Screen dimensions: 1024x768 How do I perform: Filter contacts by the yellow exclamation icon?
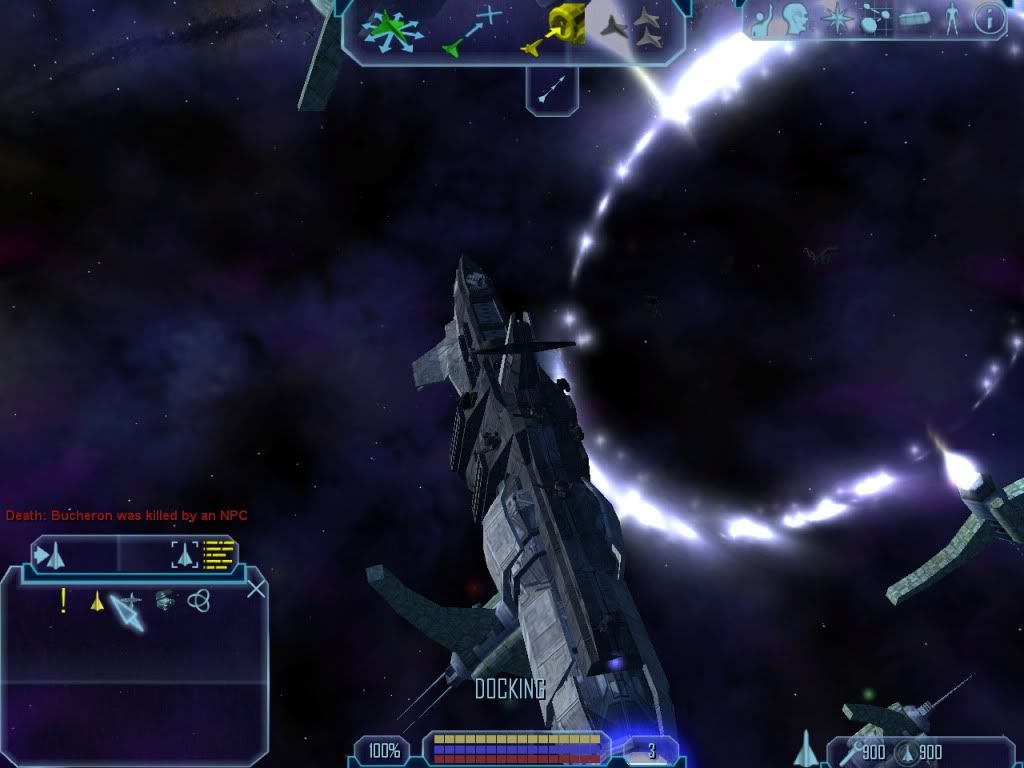tap(64, 601)
